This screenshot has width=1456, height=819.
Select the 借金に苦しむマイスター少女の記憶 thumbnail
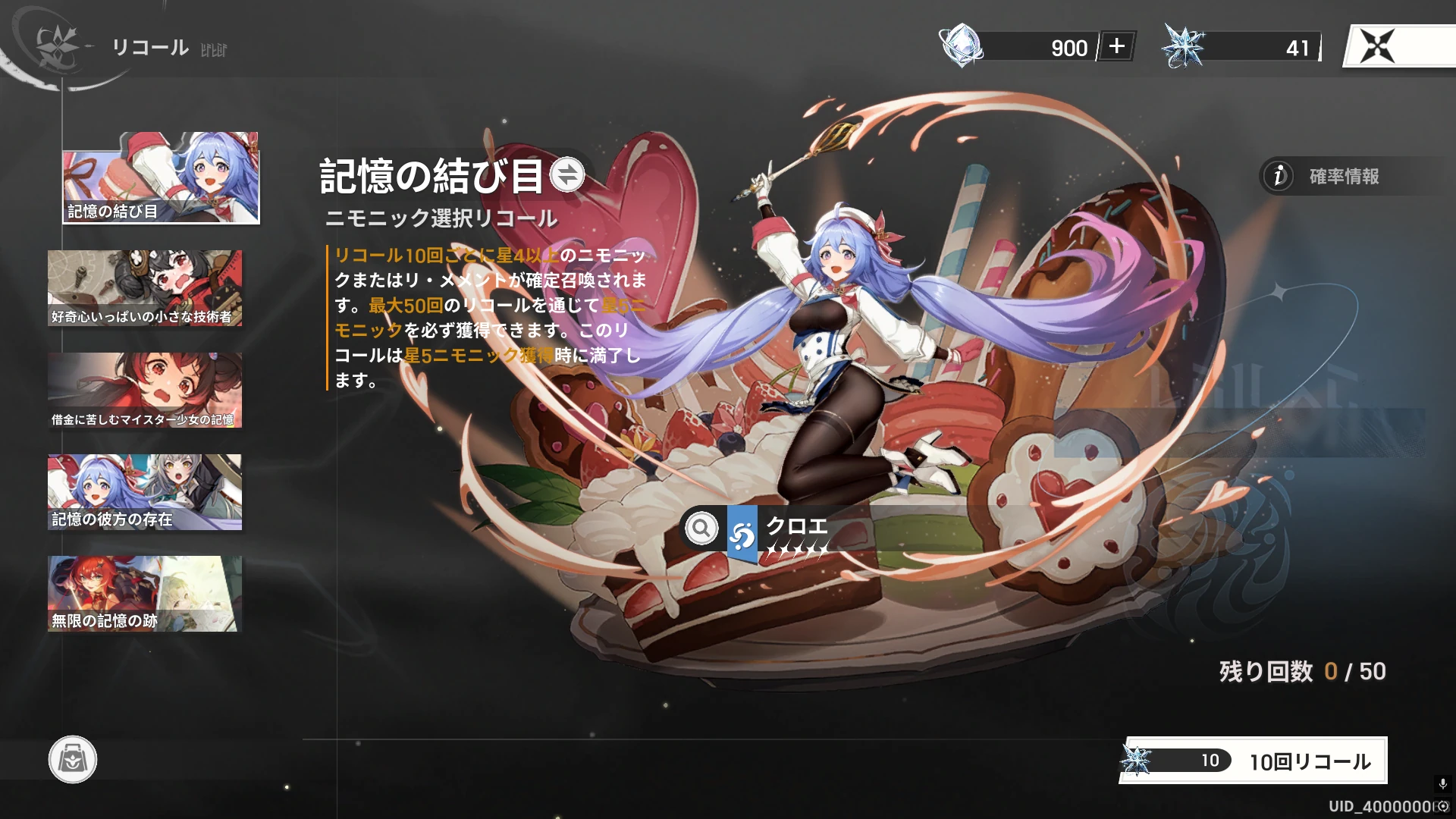[145, 391]
